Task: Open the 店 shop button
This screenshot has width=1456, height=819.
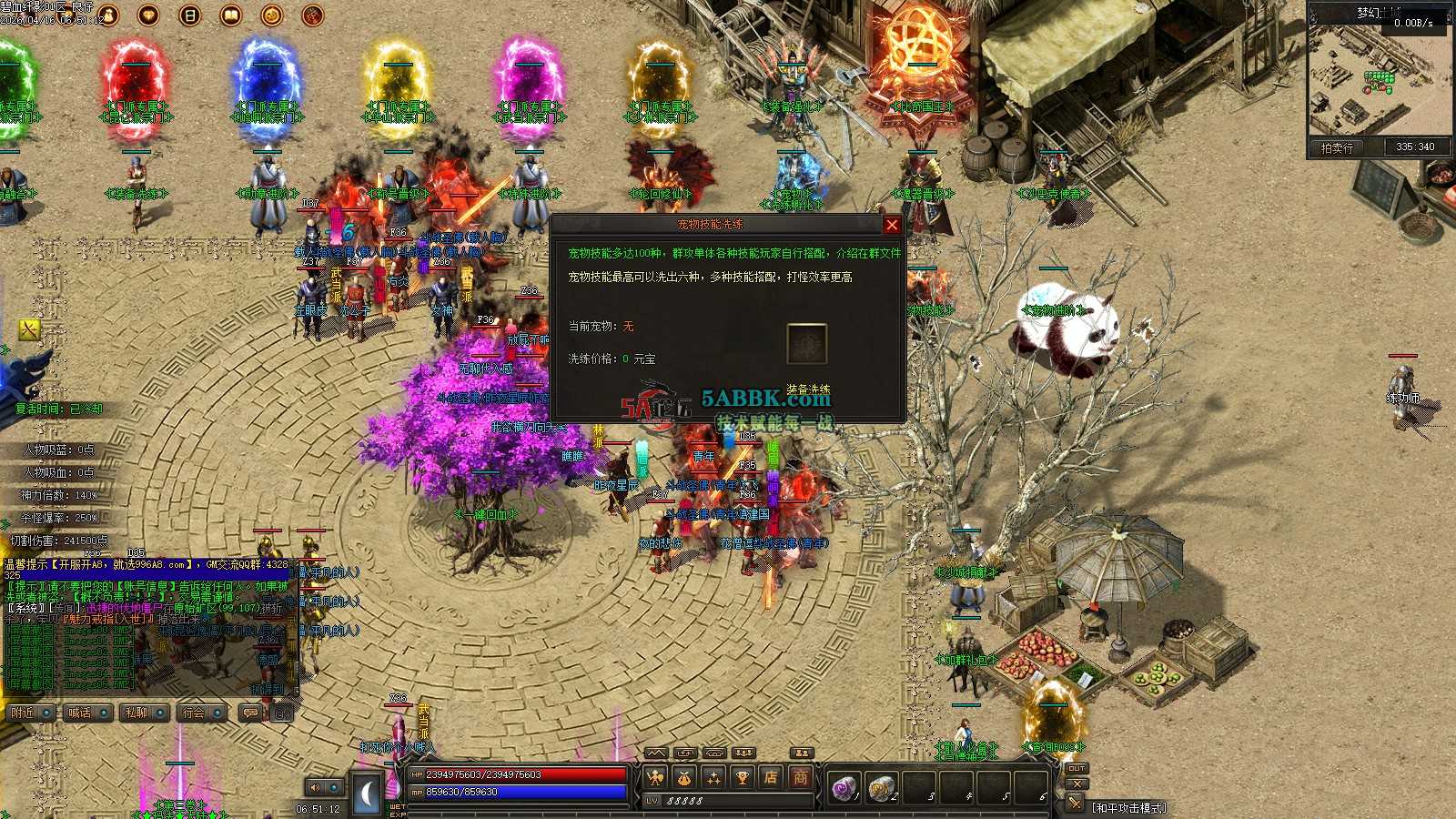Action: (771, 777)
